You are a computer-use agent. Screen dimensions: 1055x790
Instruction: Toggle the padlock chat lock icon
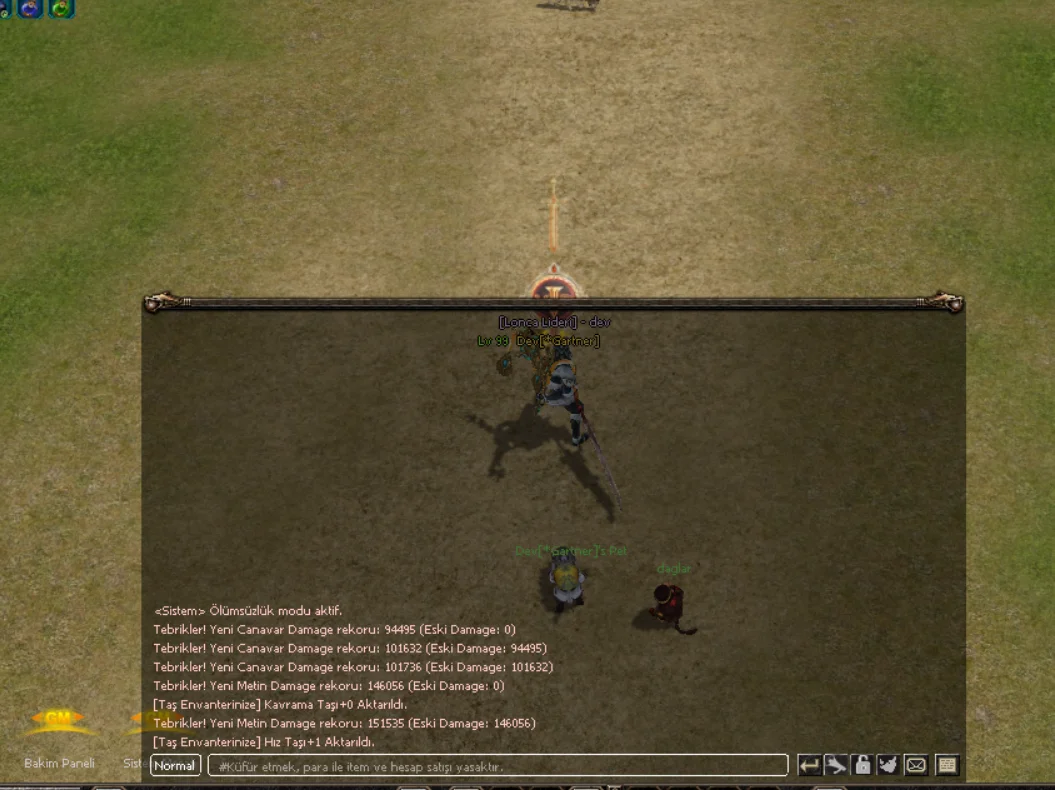(x=862, y=766)
